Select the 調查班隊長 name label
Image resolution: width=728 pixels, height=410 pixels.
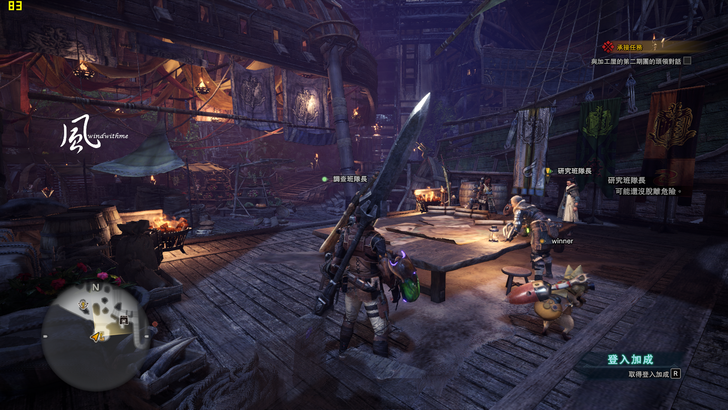tap(350, 178)
